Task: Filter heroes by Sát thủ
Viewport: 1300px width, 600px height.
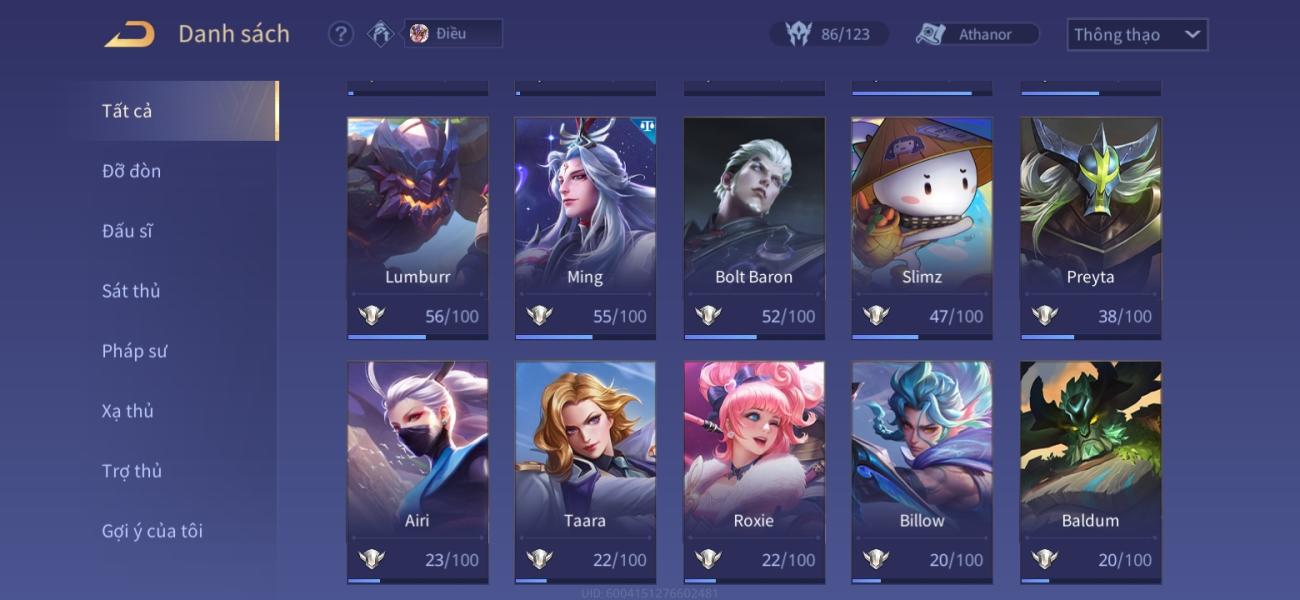Action: tap(131, 291)
